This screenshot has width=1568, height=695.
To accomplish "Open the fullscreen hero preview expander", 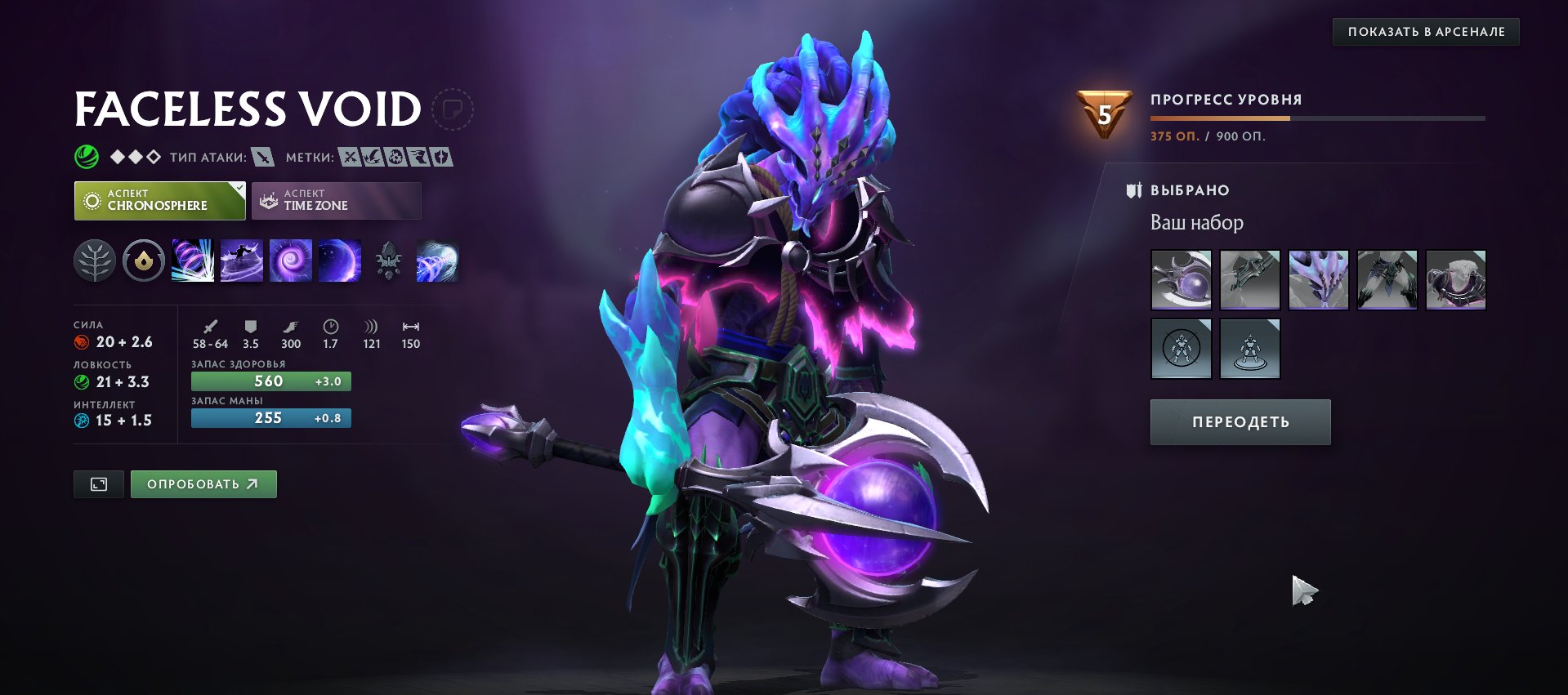I will [98, 483].
